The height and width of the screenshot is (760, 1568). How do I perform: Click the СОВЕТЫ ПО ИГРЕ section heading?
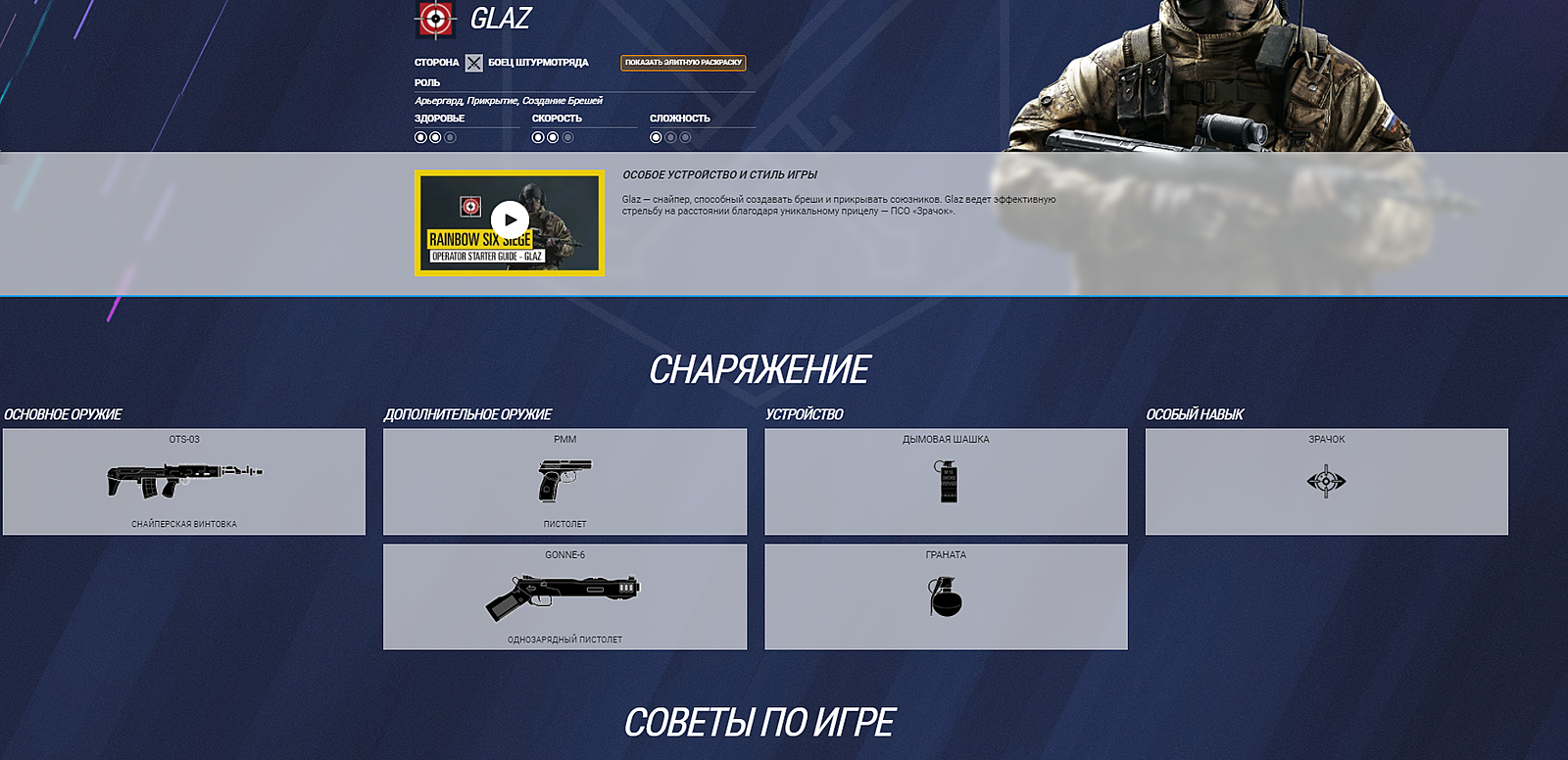pos(760,722)
